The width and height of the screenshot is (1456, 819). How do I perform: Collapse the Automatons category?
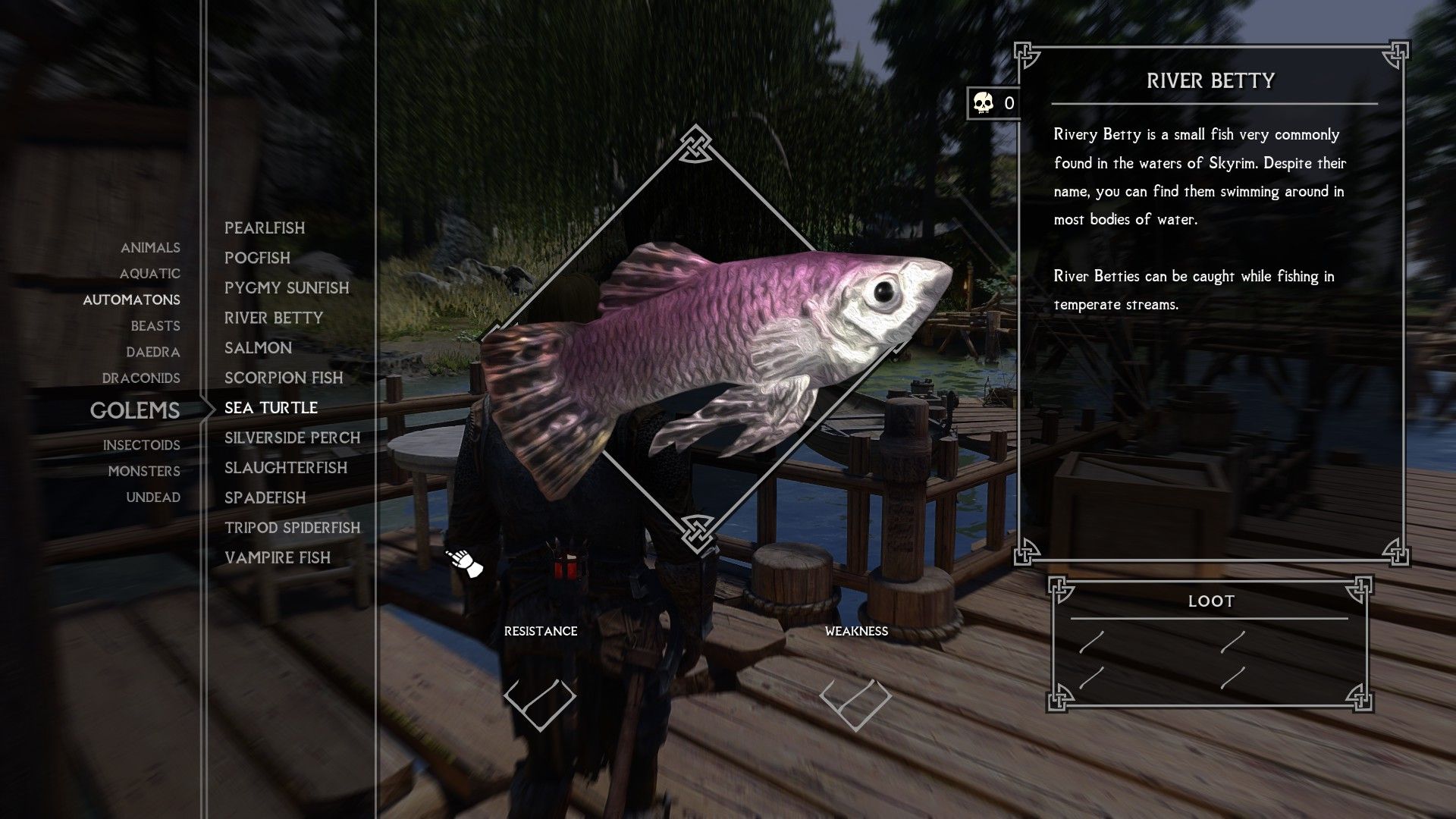(x=131, y=300)
